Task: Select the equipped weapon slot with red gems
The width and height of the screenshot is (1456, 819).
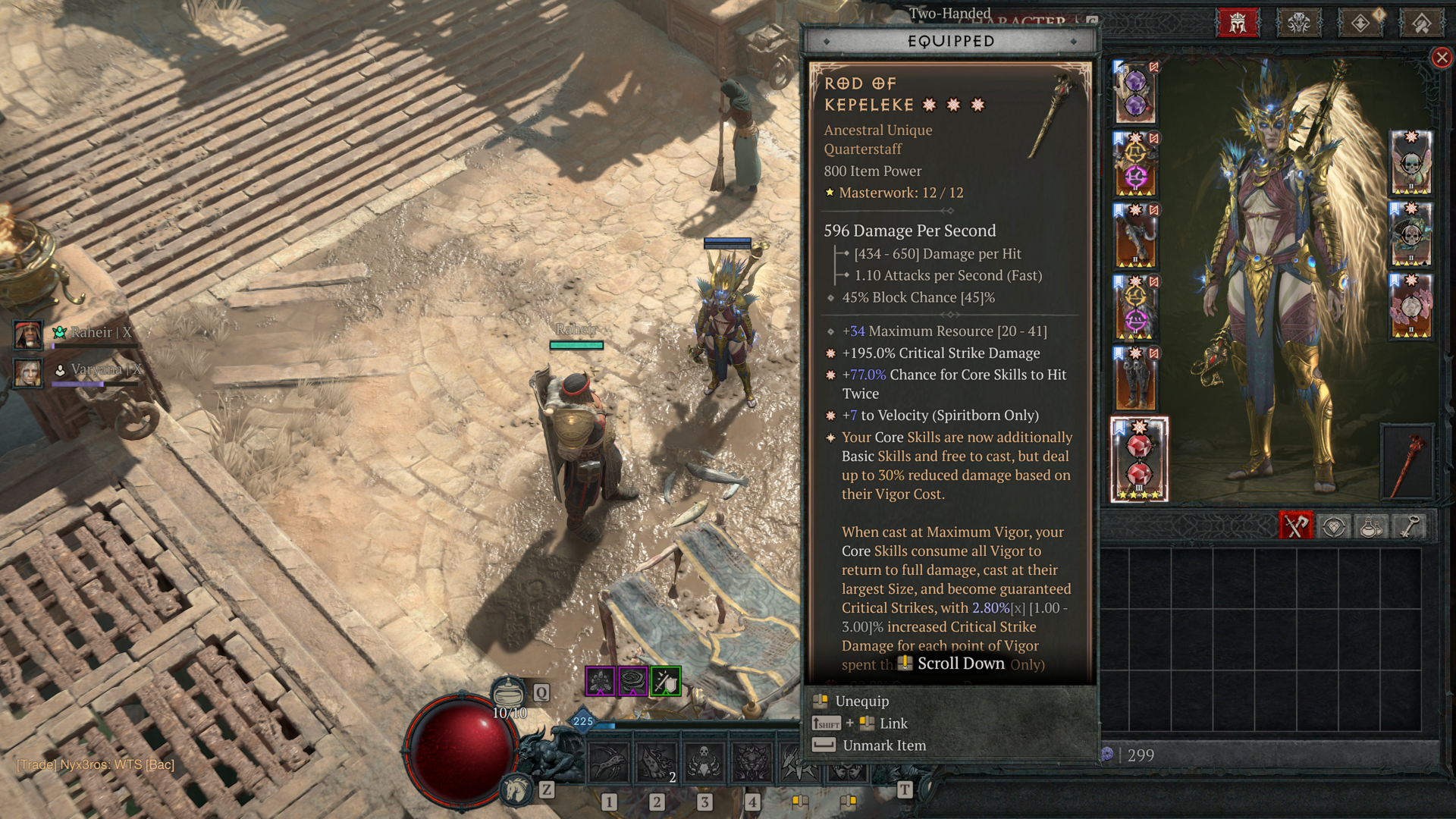Action: [1139, 460]
